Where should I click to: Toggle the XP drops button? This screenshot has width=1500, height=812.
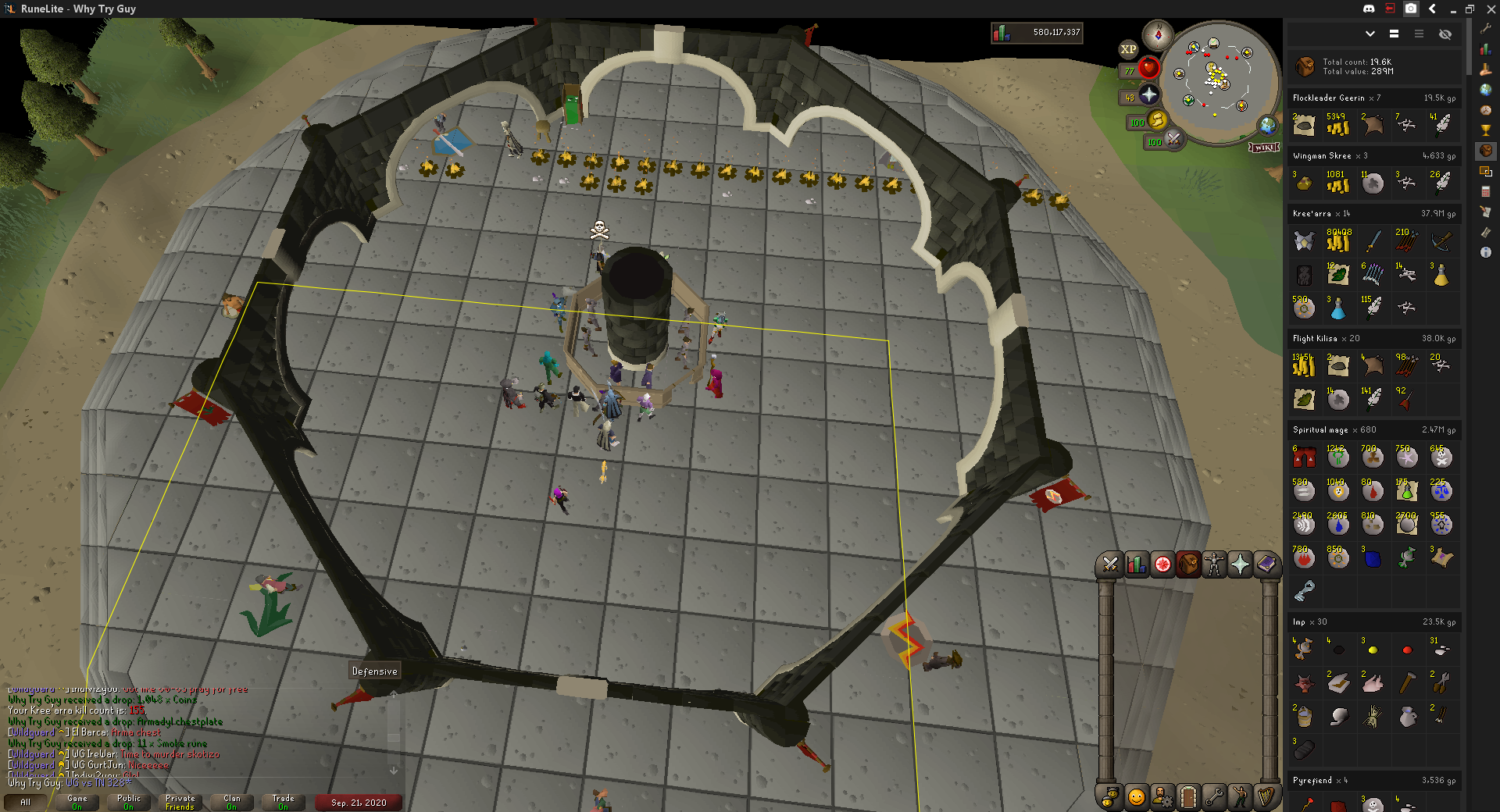pos(1128,49)
